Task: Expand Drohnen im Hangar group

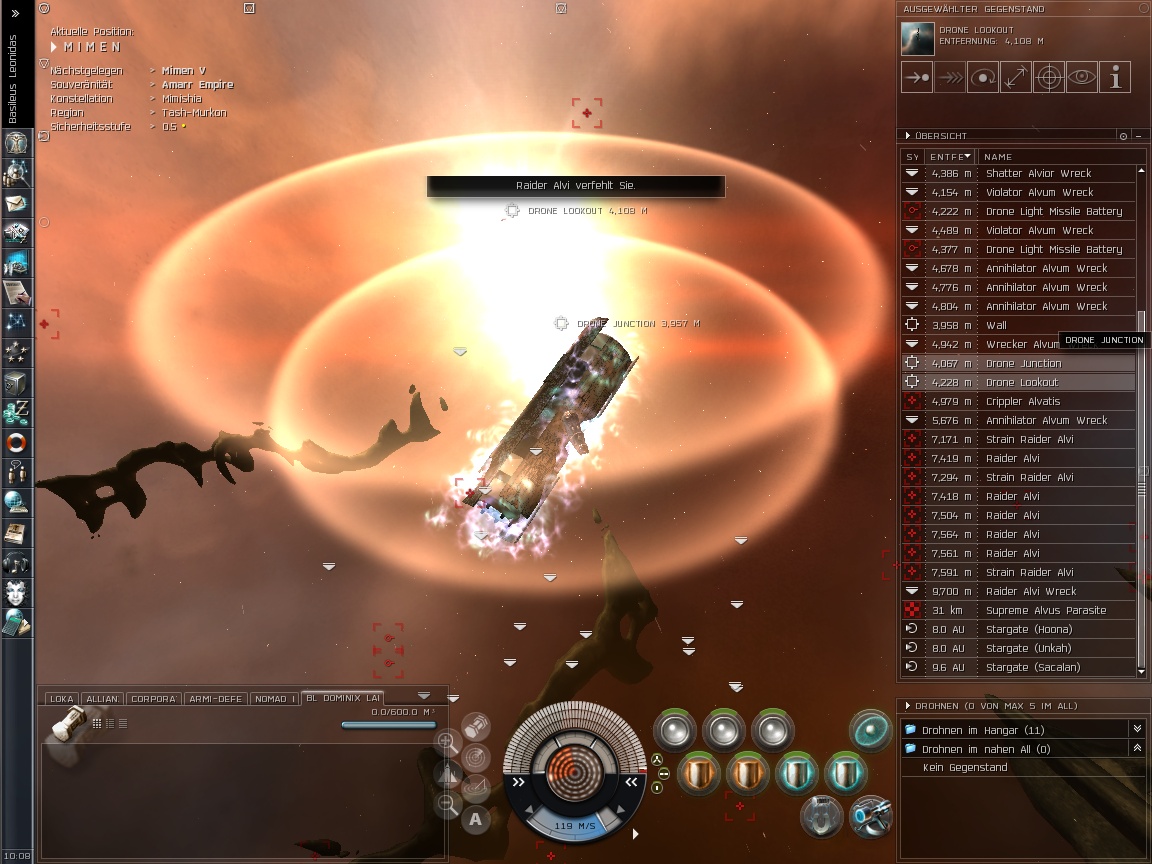Action: tap(1136, 730)
